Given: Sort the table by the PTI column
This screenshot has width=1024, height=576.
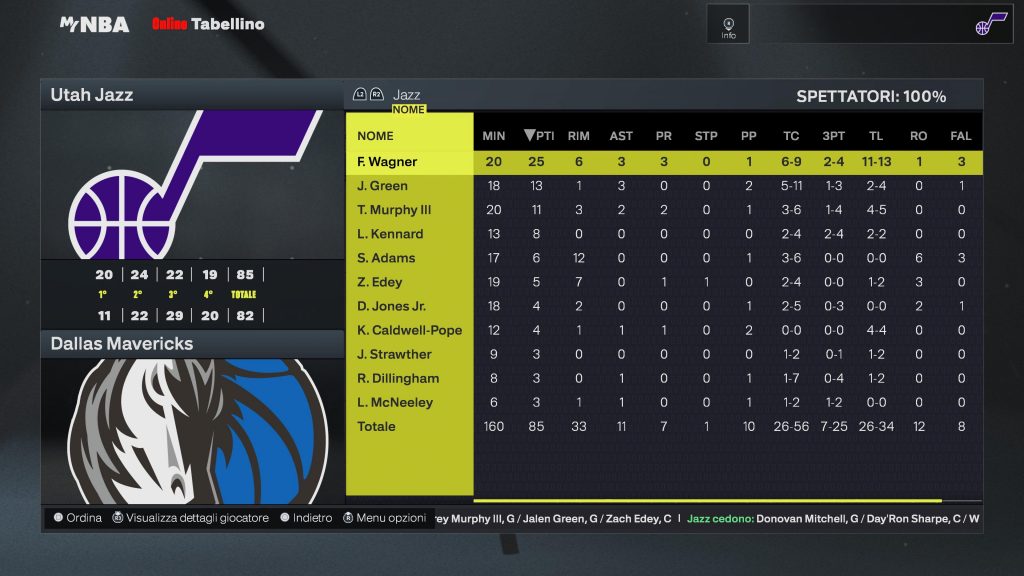Looking at the screenshot, I should click(539, 136).
